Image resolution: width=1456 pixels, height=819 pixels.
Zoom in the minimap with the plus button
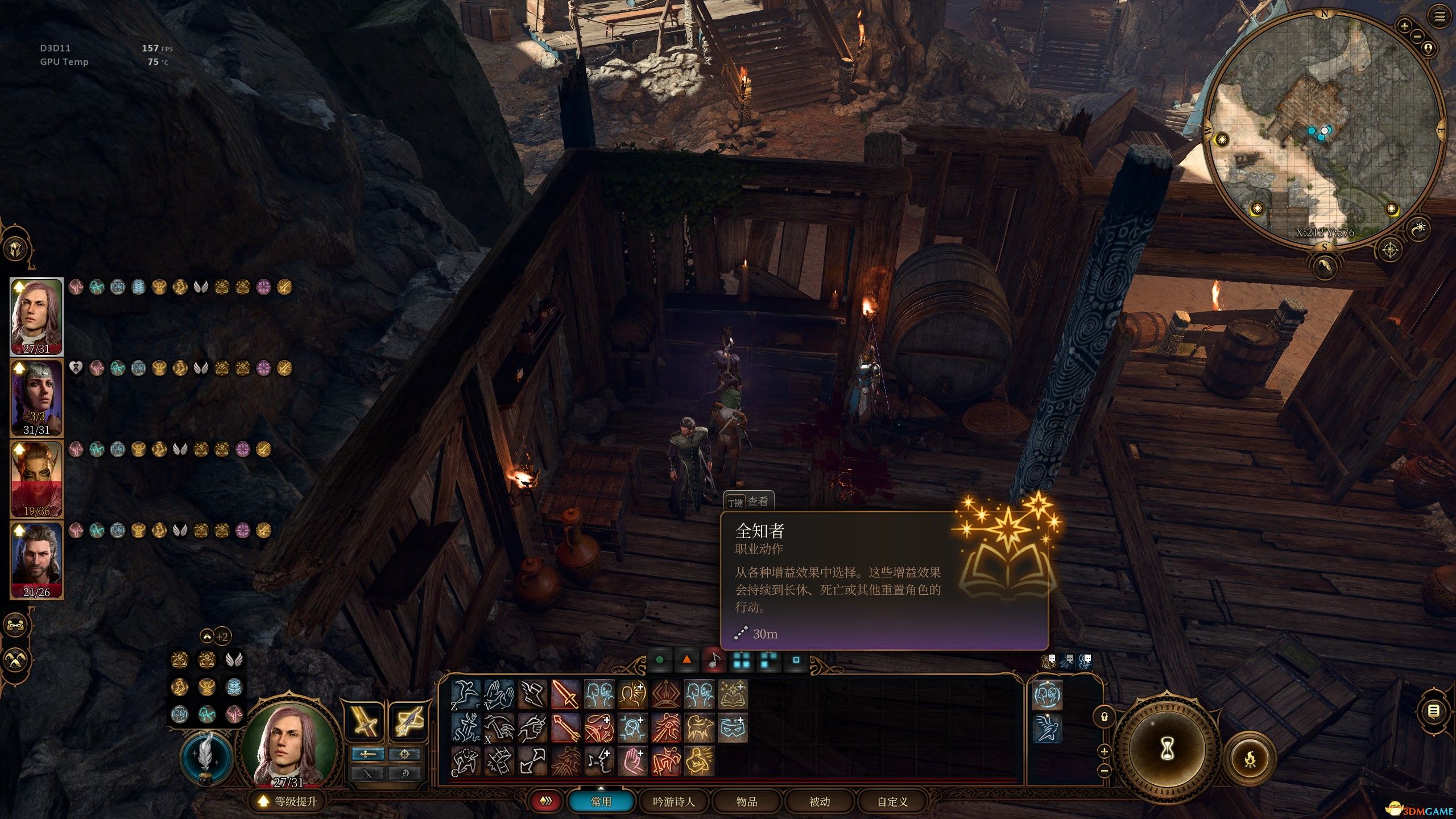point(1404,26)
